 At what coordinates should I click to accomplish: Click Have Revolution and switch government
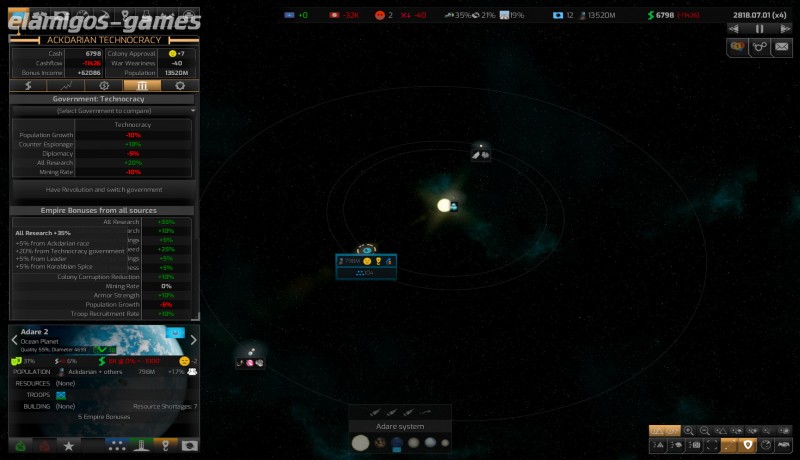pos(104,189)
